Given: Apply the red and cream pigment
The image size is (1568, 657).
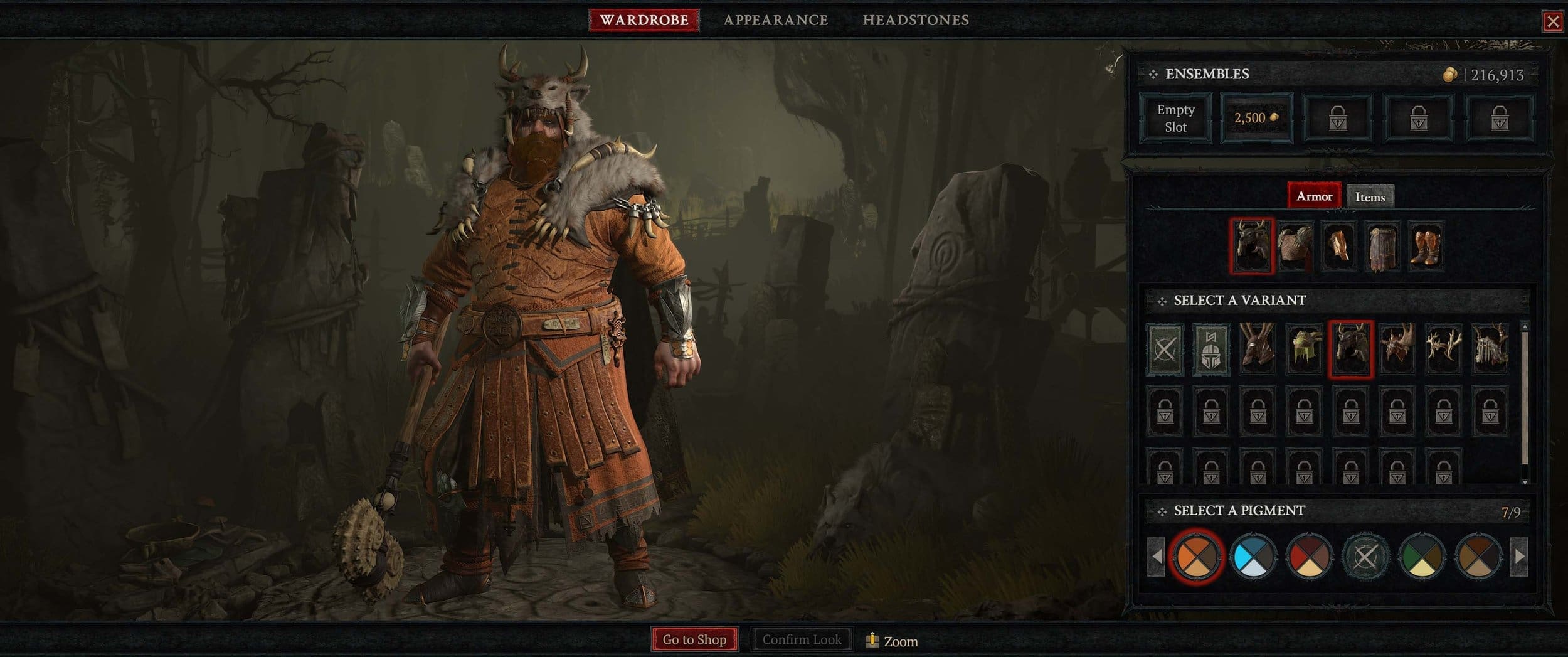Looking at the screenshot, I should tap(1309, 556).
